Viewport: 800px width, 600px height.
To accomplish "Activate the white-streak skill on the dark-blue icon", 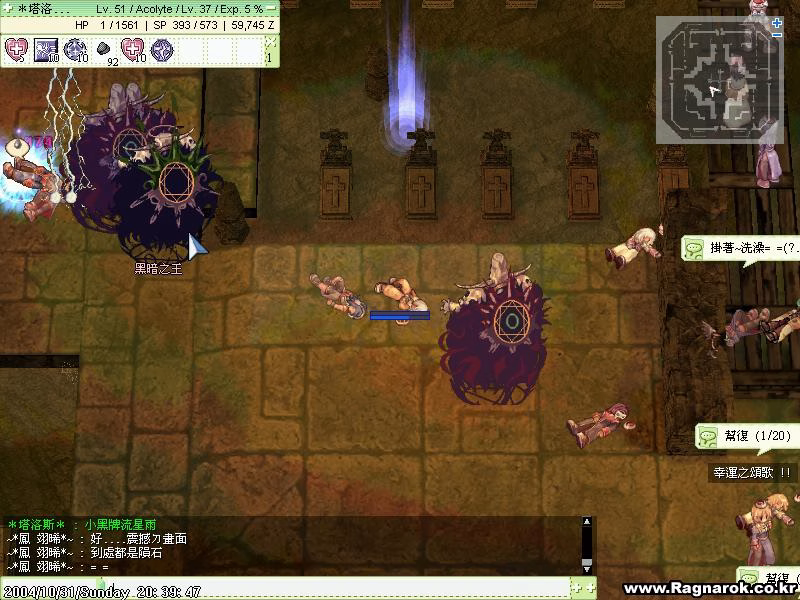I will coord(46,48).
